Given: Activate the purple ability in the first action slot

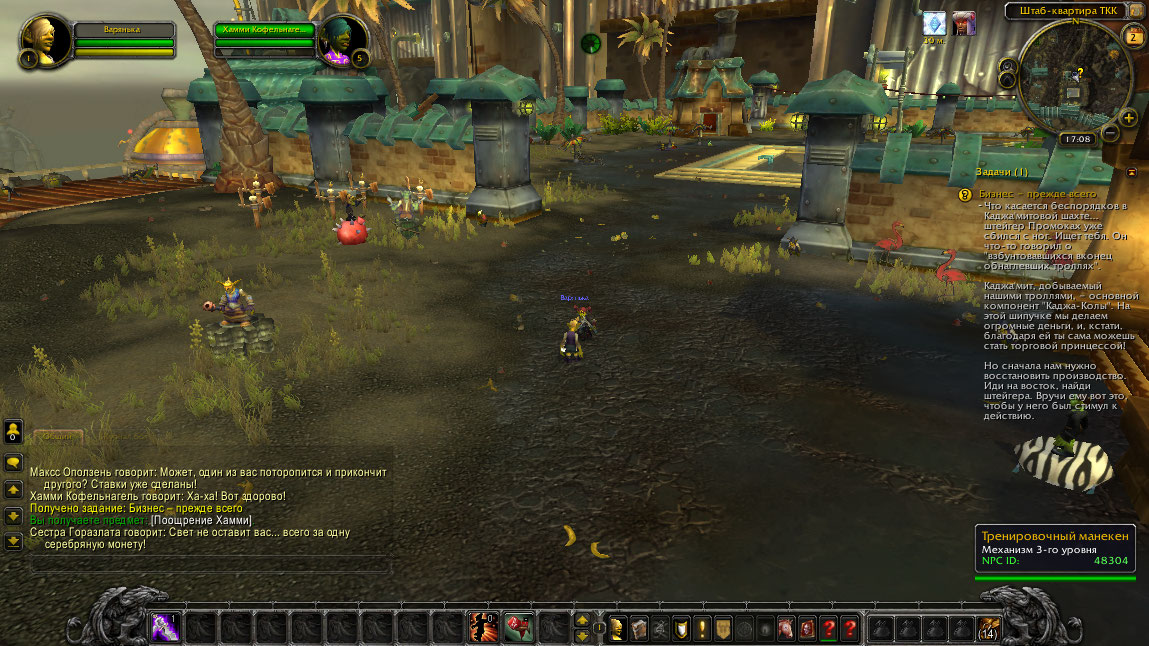Looking at the screenshot, I should coord(165,627).
